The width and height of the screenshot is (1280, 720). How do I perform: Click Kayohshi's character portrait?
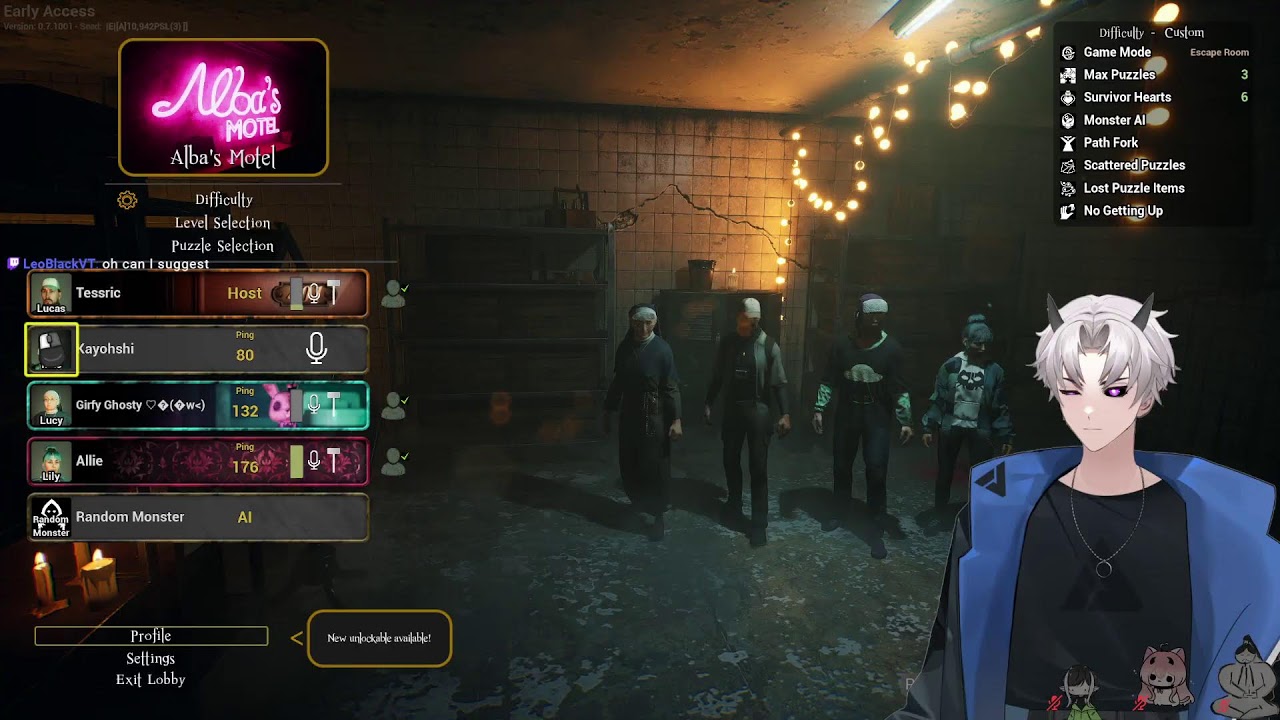[51, 350]
